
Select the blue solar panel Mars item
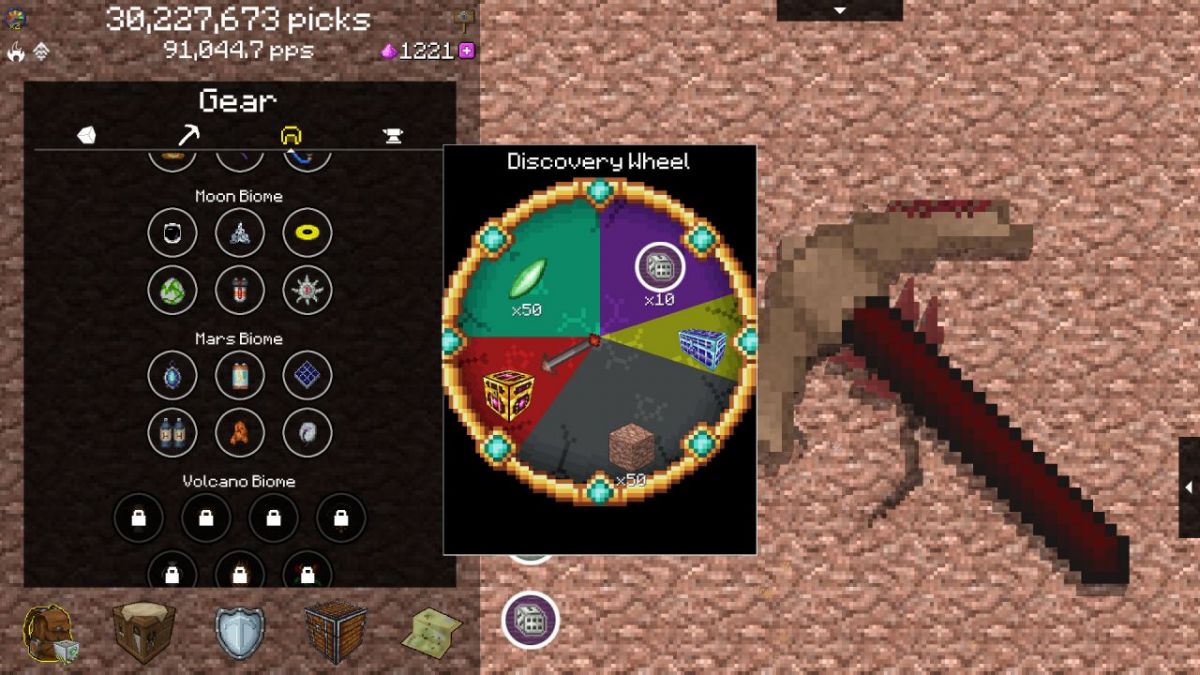pos(306,376)
